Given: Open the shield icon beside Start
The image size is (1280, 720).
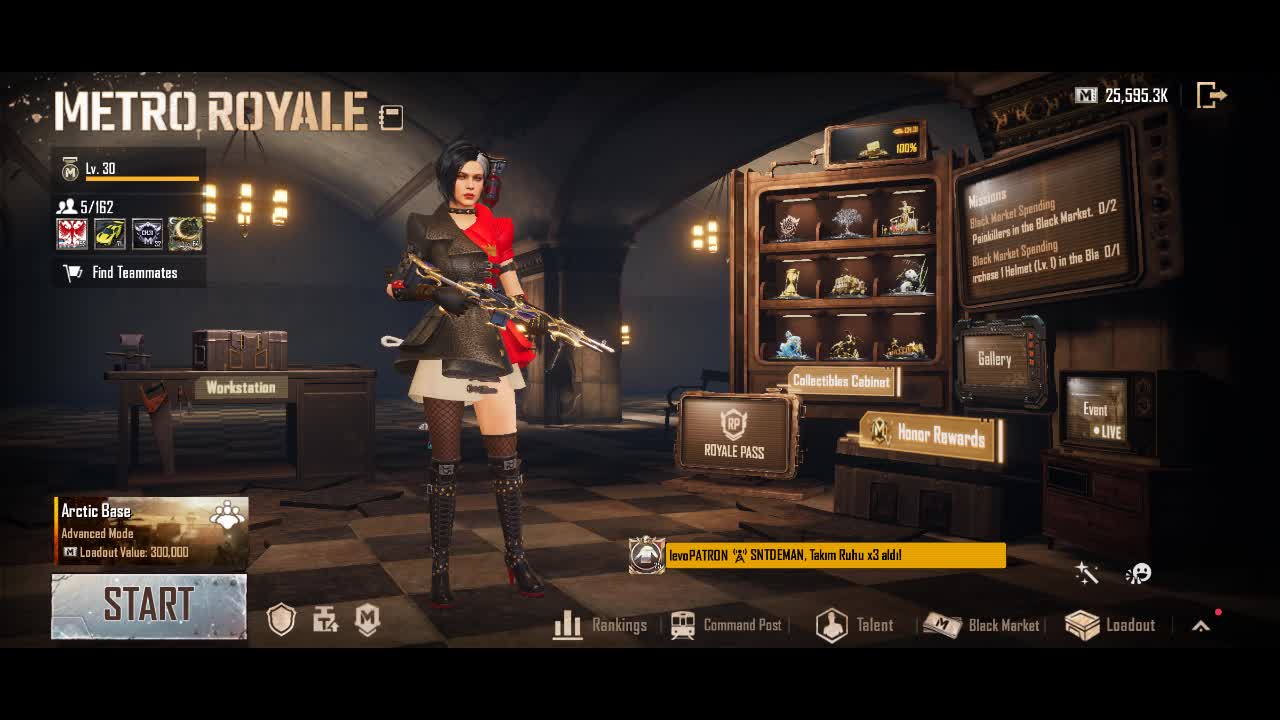Looking at the screenshot, I should click(281, 621).
